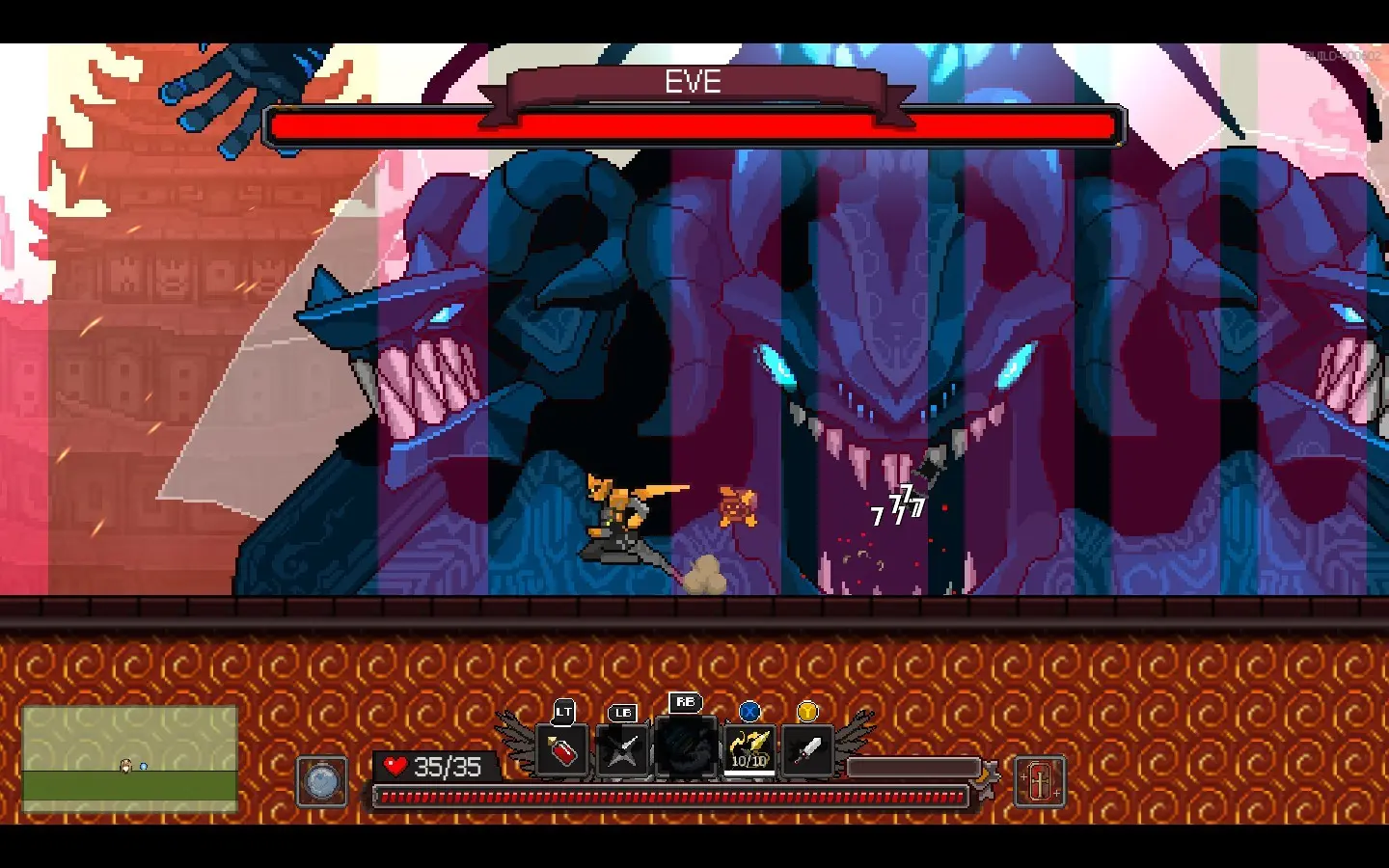Click the round blue orb icon

(322, 780)
